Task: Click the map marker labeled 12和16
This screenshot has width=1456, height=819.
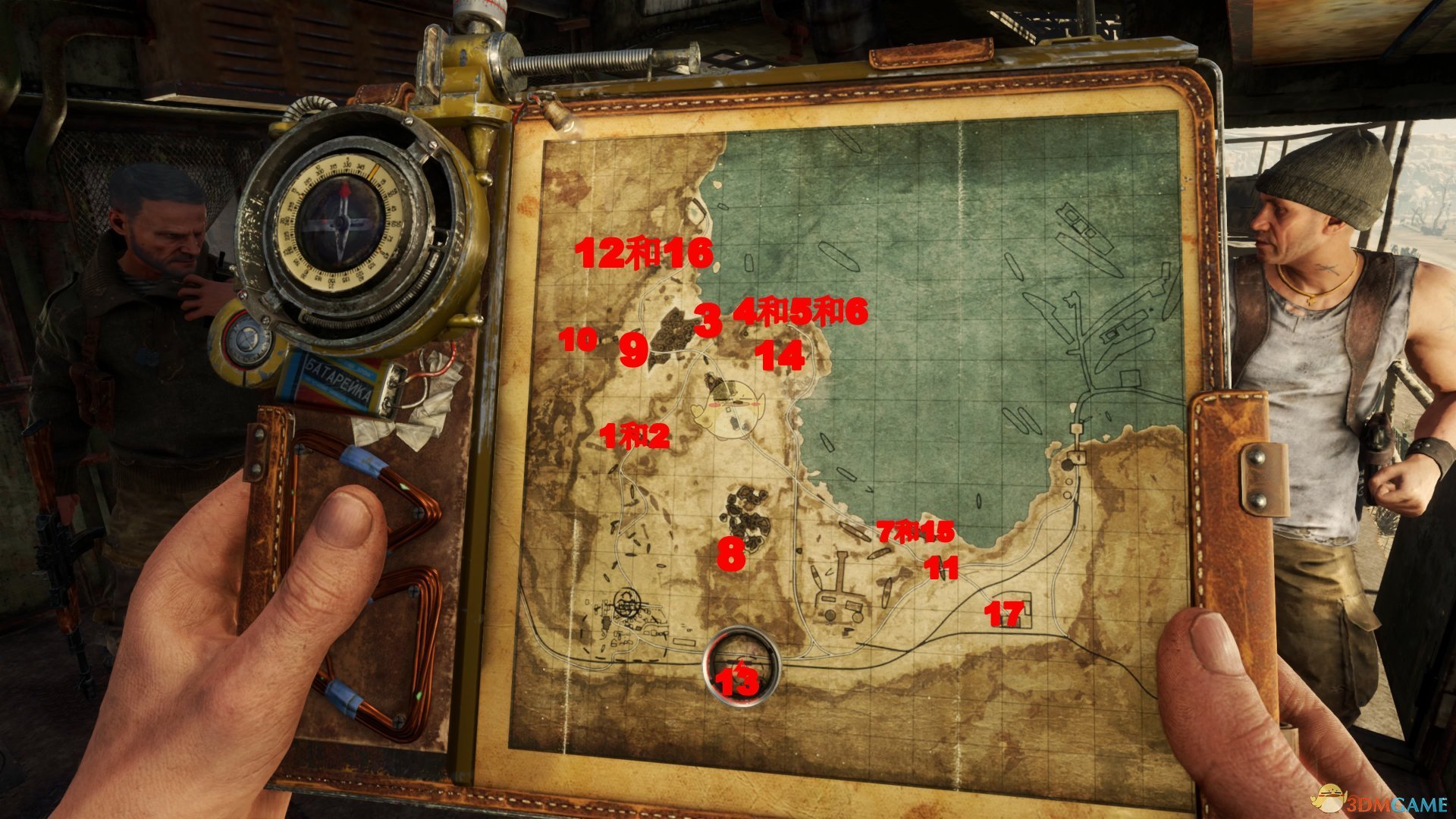Action: tap(645, 253)
